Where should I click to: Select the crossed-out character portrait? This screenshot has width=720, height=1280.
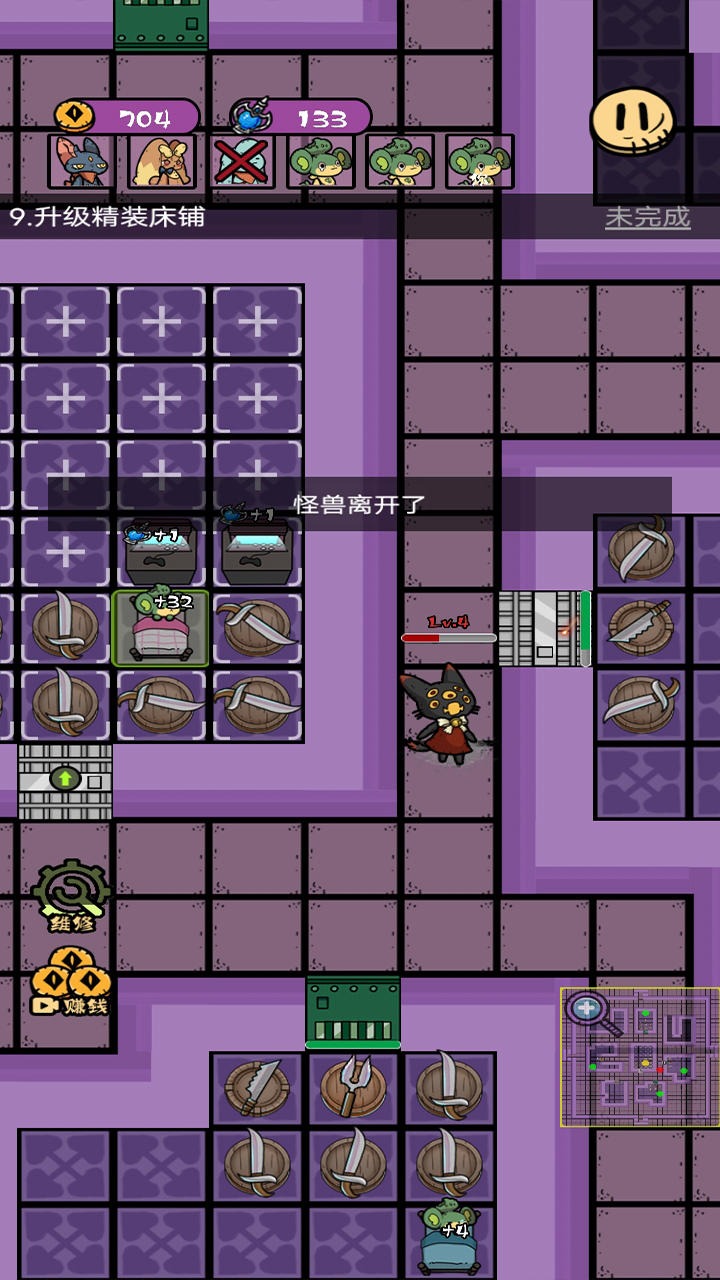pos(241,162)
